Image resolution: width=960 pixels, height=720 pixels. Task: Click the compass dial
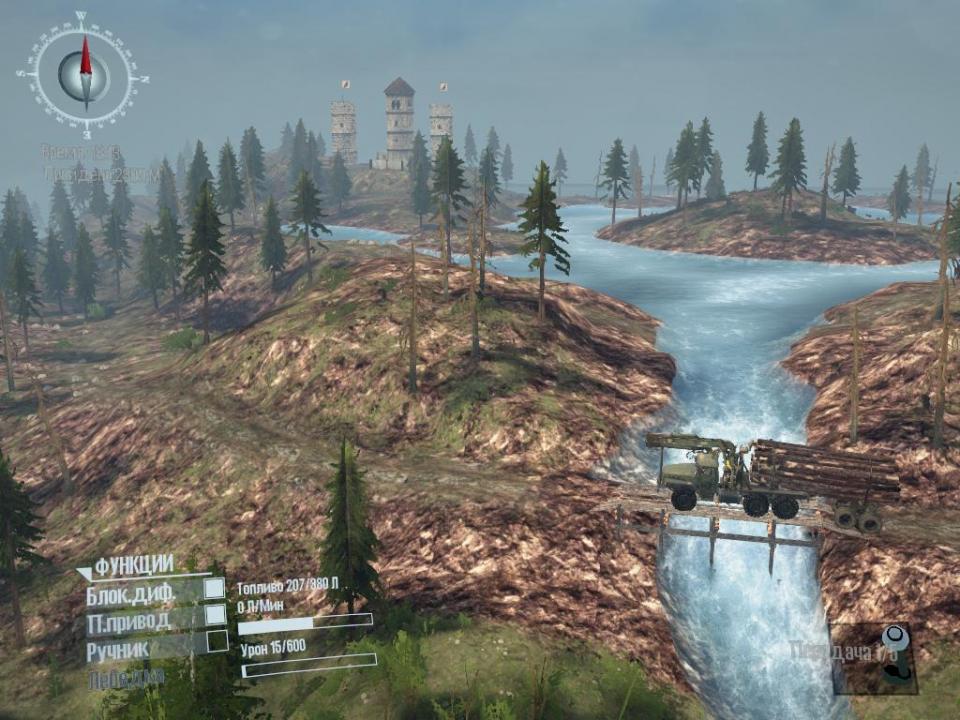[85, 73]
